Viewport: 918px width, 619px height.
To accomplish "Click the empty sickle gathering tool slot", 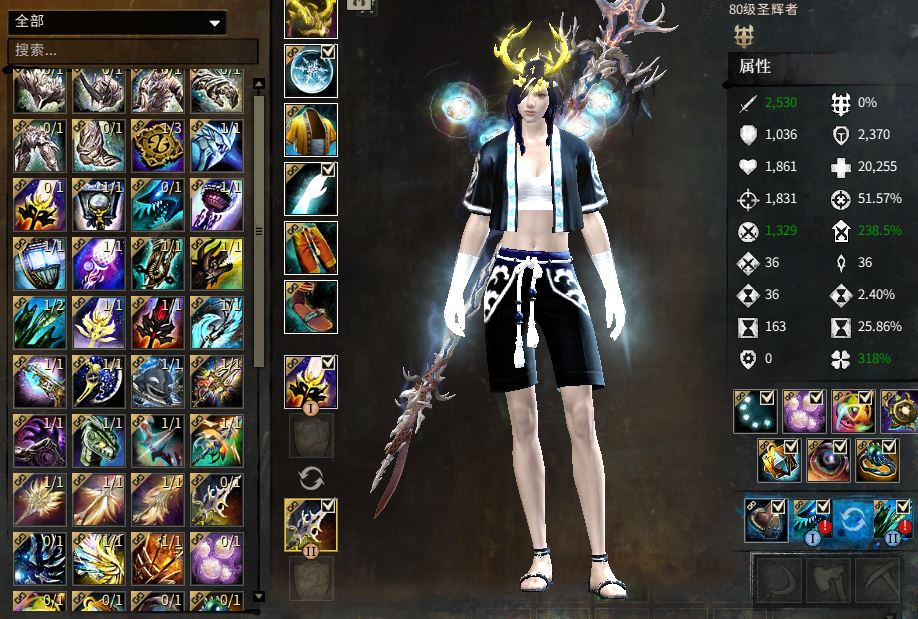I will tap(777, 579).
